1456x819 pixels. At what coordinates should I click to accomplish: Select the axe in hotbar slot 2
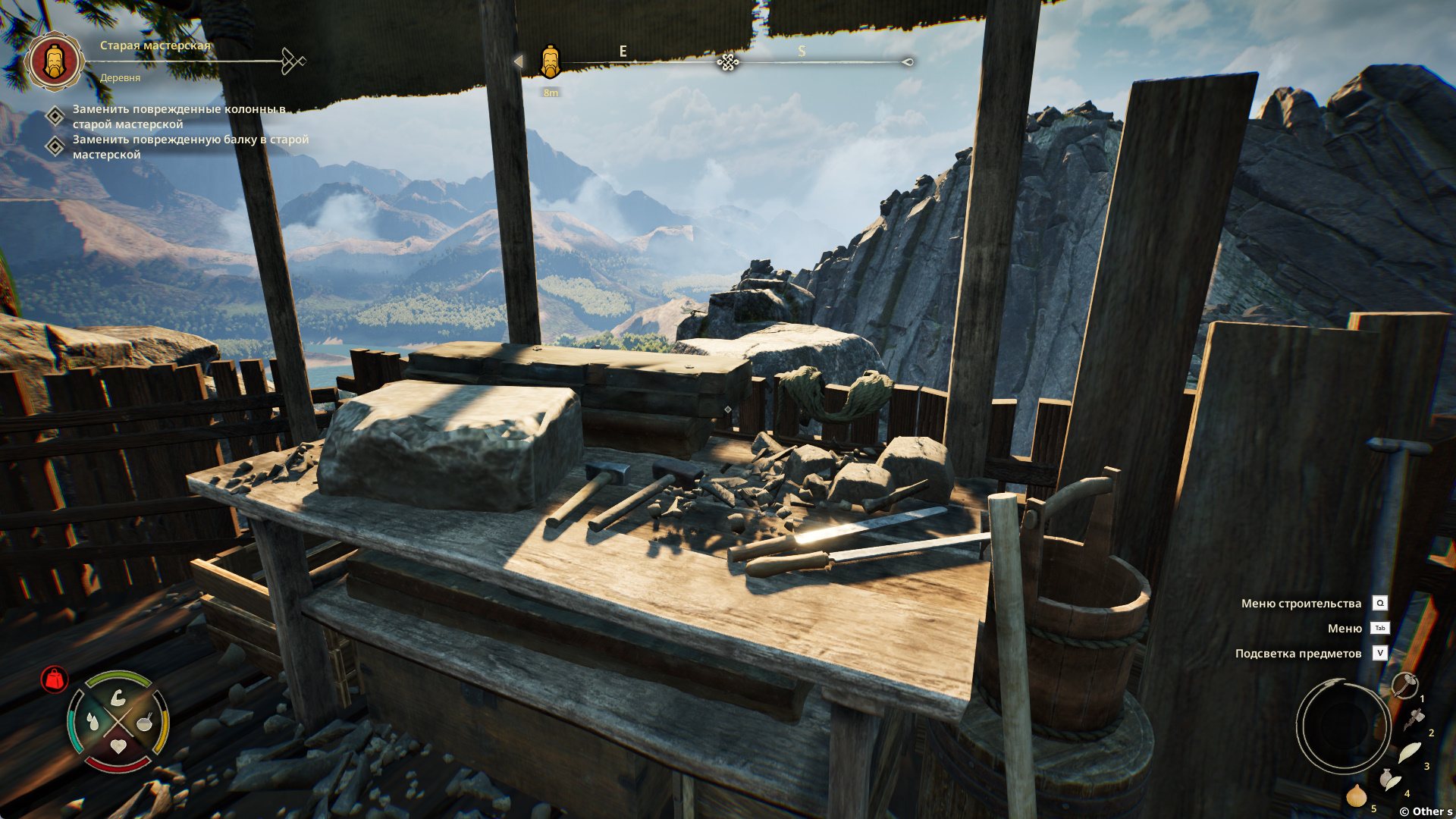[1414, 717]
